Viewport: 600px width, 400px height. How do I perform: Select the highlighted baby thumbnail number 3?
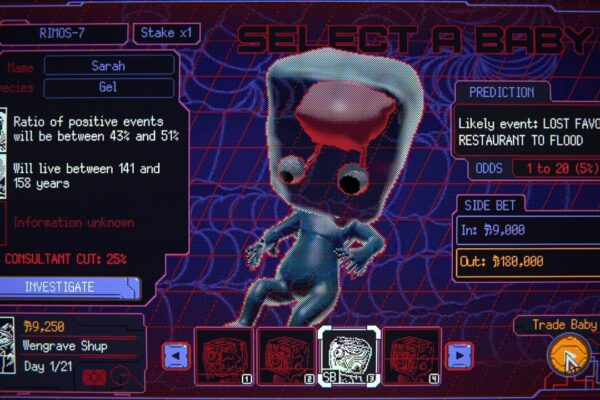point(348,355)
